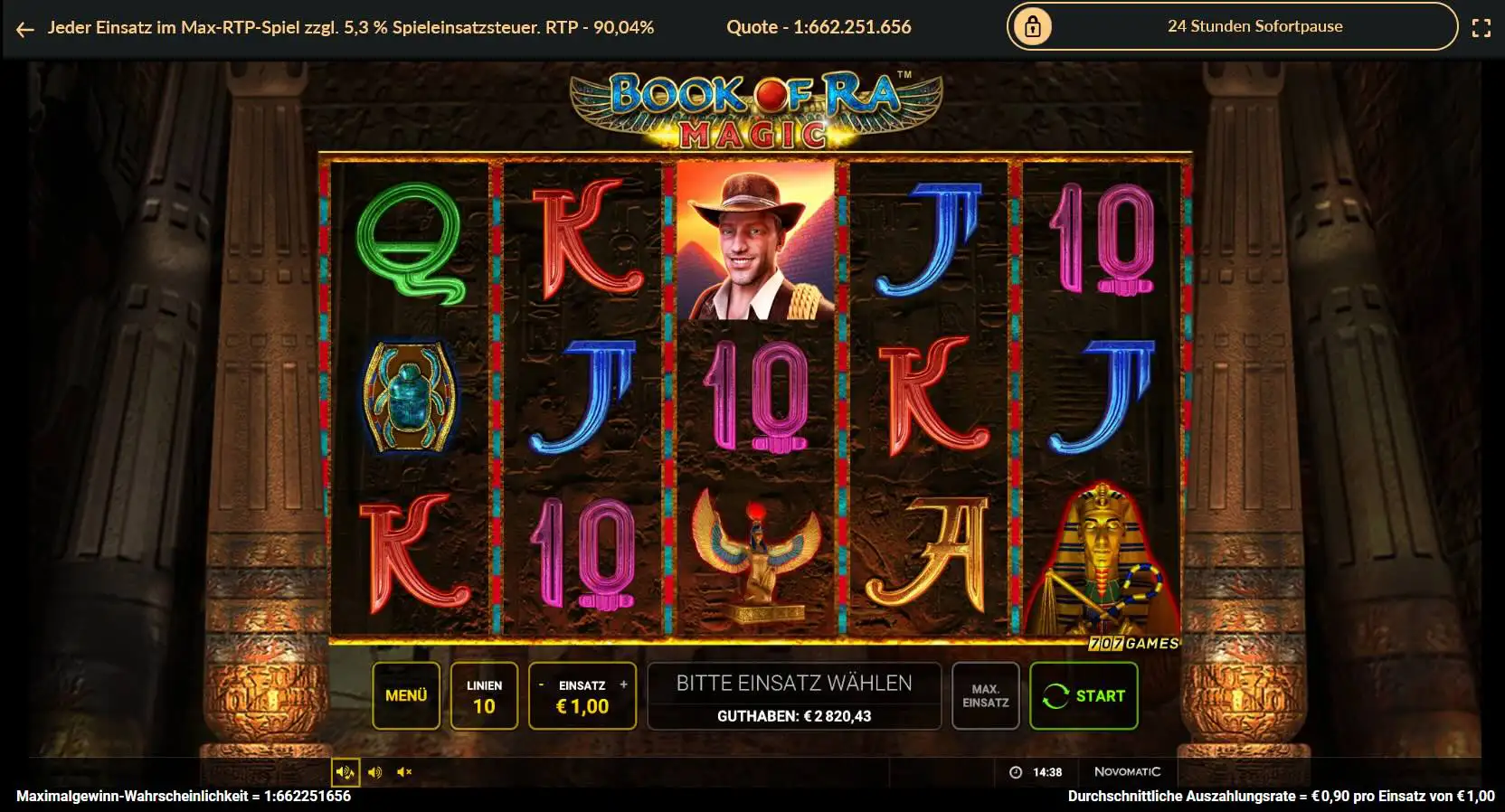The width and height of the screenshot is (1505, 812).
Task: Click the medium volume speaker icon
Action: pyautogui.click(x=377, y=772)
